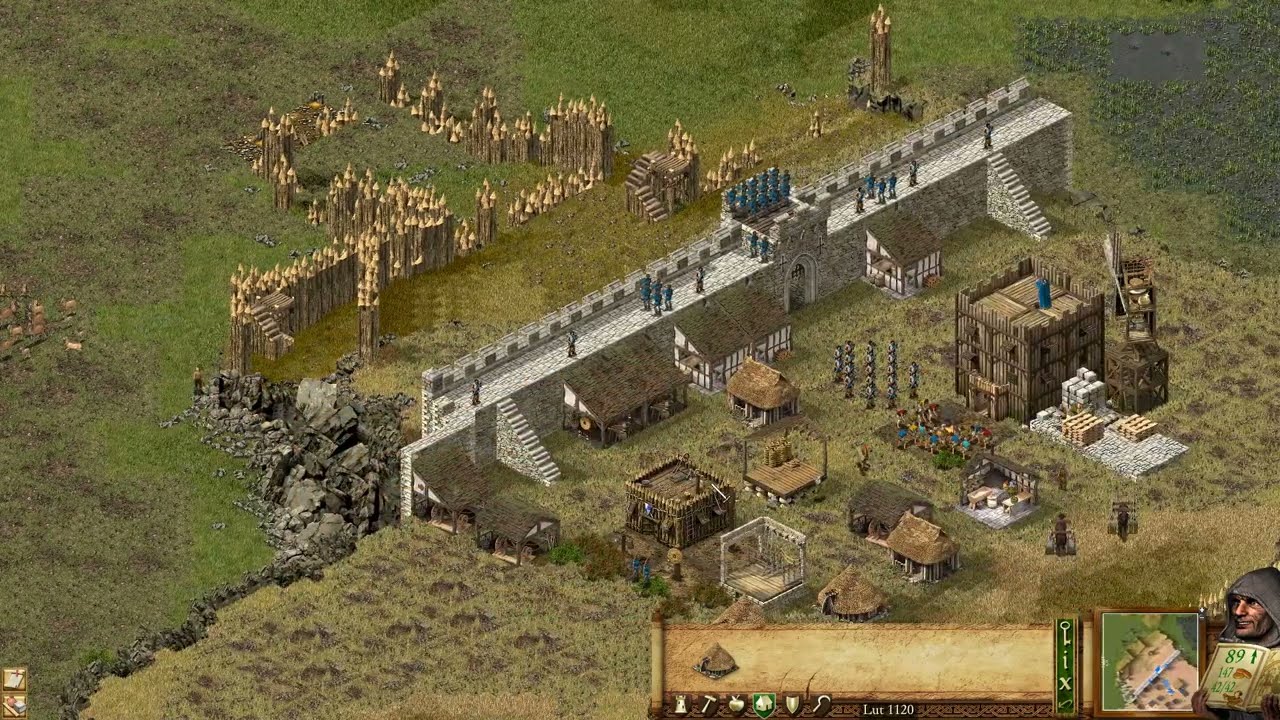Screen dimensions: 1280x720
Task: Switch to the hammer industry buildings category
Action: pyautogui.click(x=709, y=705)
